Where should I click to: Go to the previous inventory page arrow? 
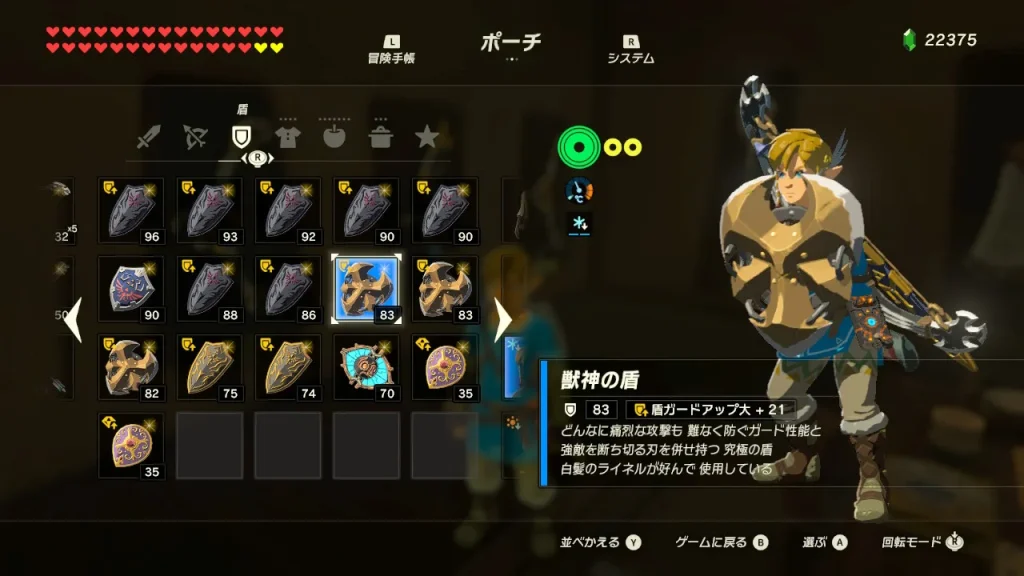(x=73, y=322)
